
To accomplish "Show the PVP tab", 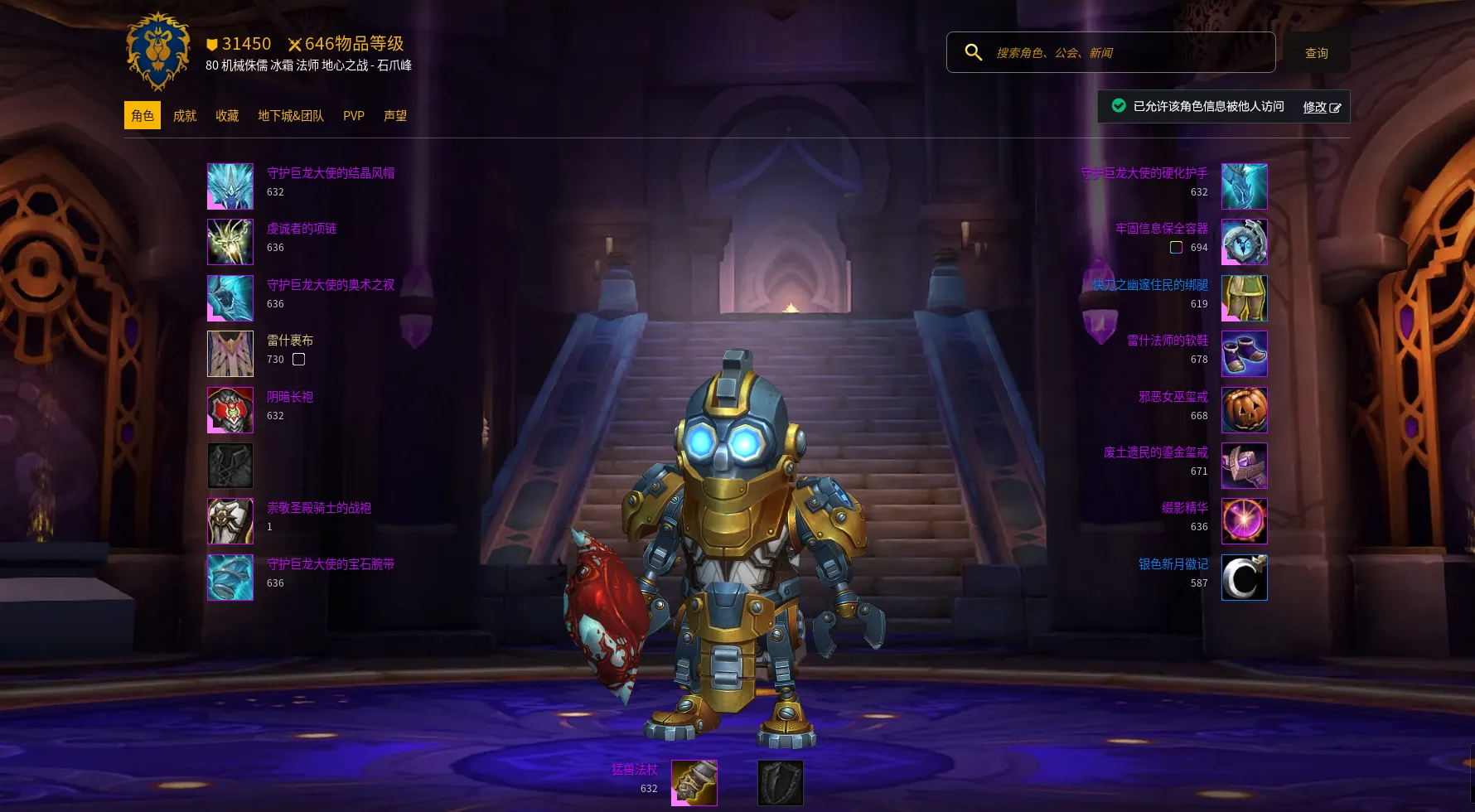I will (x=354, y=116).
